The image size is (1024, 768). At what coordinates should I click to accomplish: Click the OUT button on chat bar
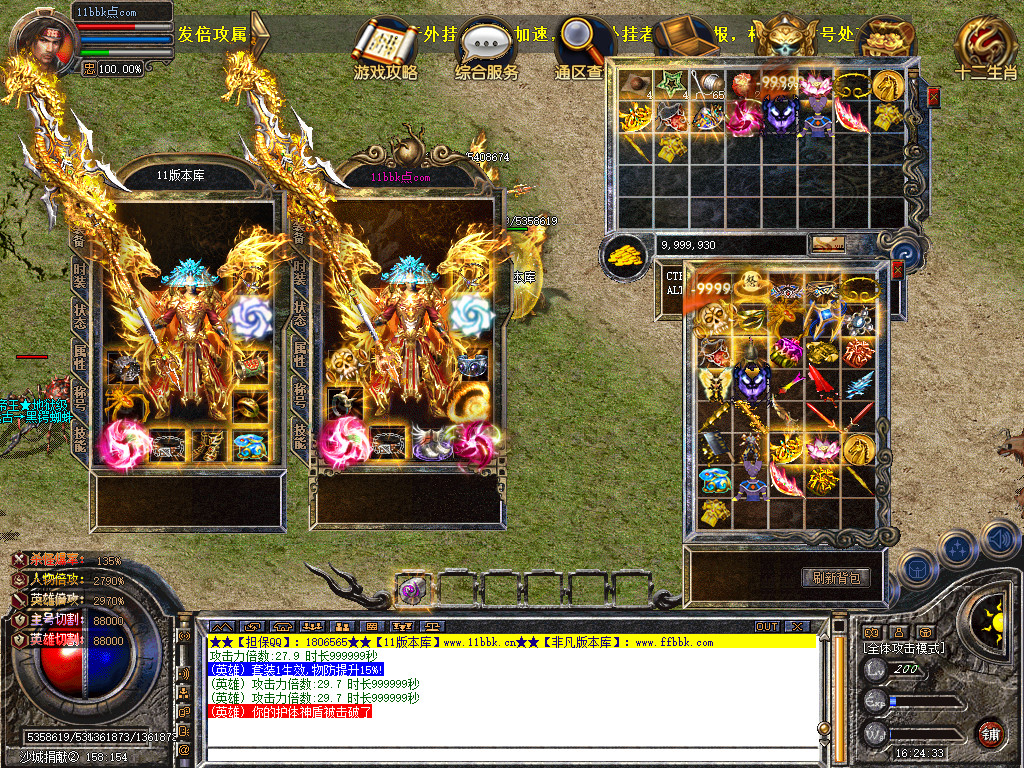click(x=767, y=626)
